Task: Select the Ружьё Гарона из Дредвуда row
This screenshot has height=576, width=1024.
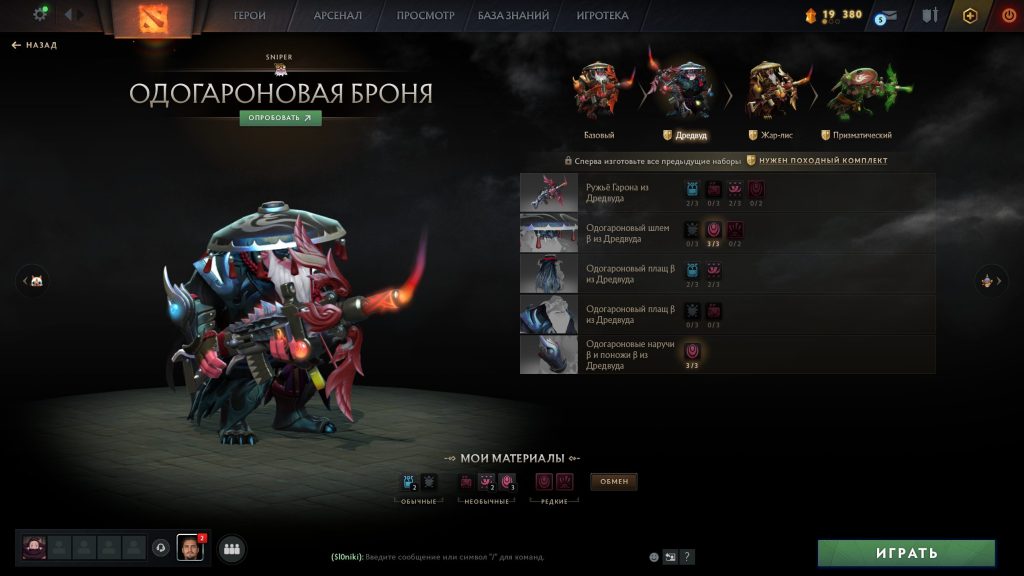Action: click(727, 192)
